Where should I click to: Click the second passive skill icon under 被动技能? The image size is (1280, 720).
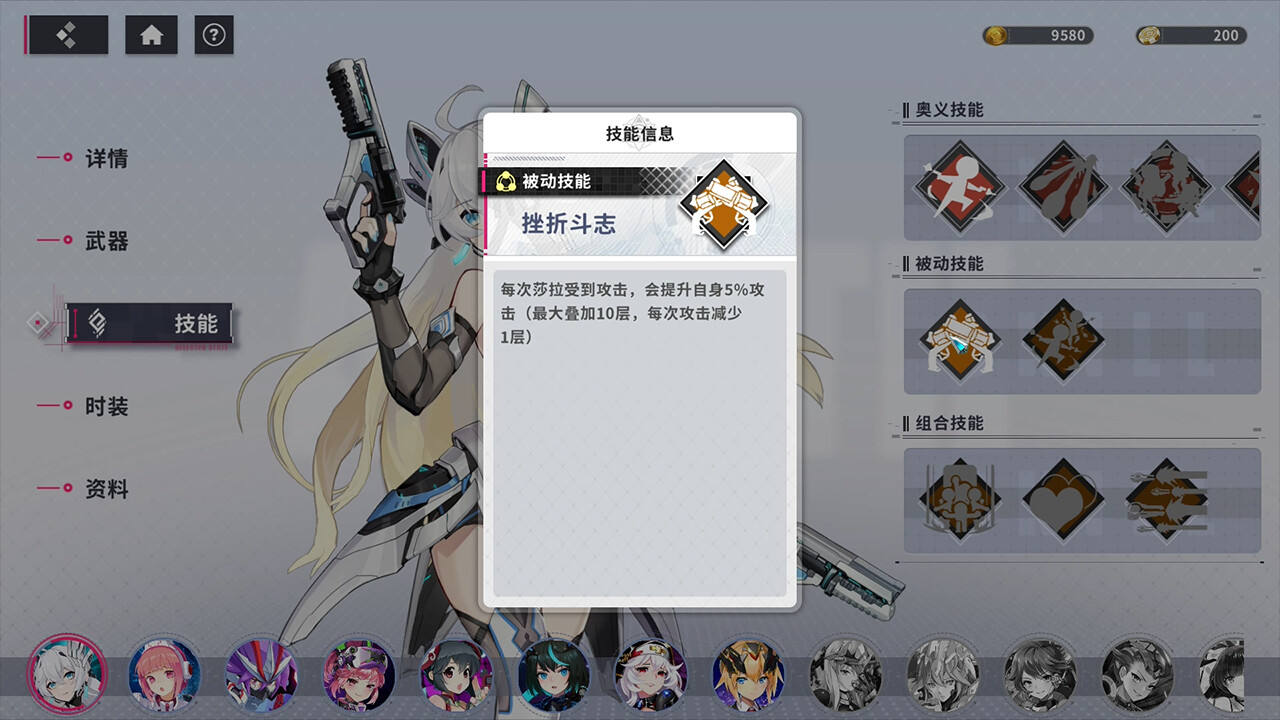(1062, 341)
